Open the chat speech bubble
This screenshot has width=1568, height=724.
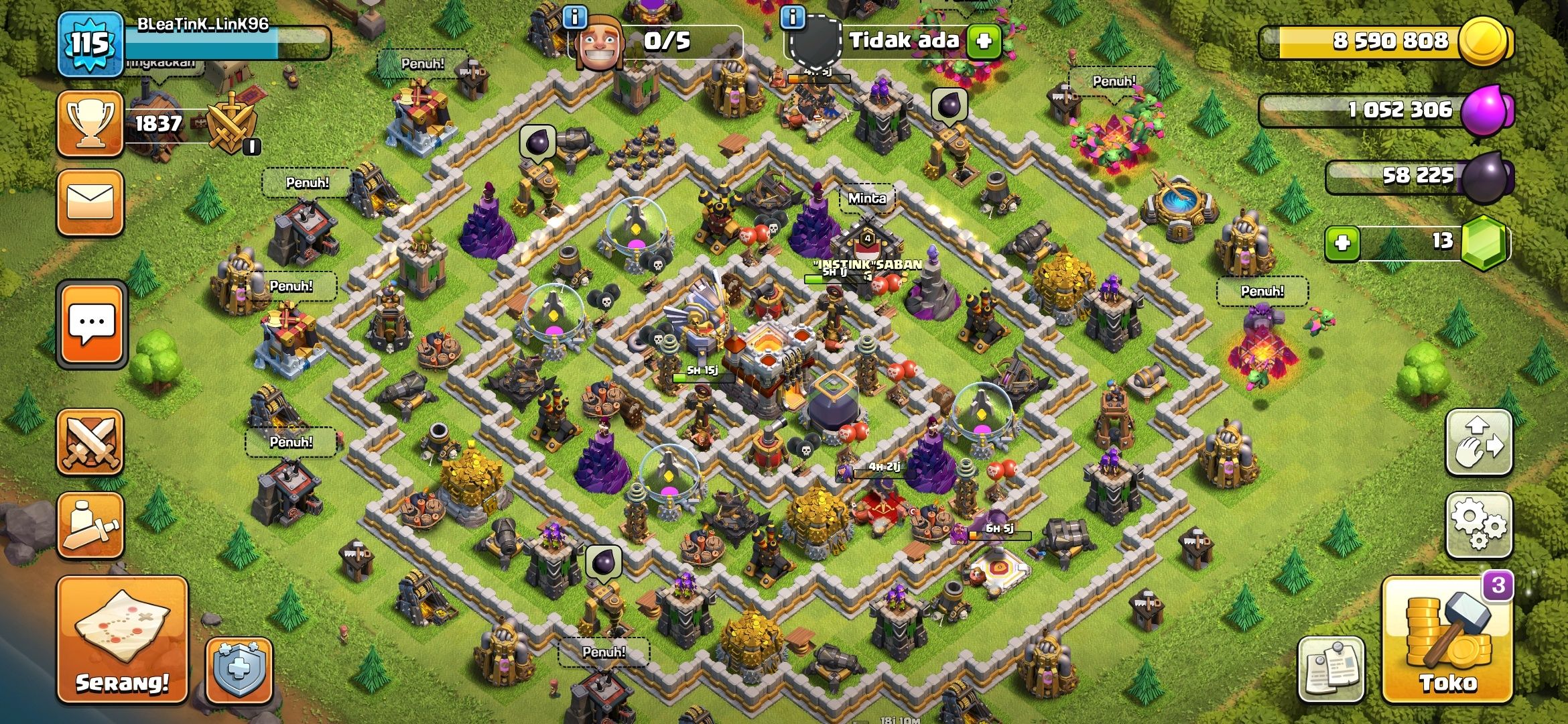pyautogui.click(x=92, y=325)
